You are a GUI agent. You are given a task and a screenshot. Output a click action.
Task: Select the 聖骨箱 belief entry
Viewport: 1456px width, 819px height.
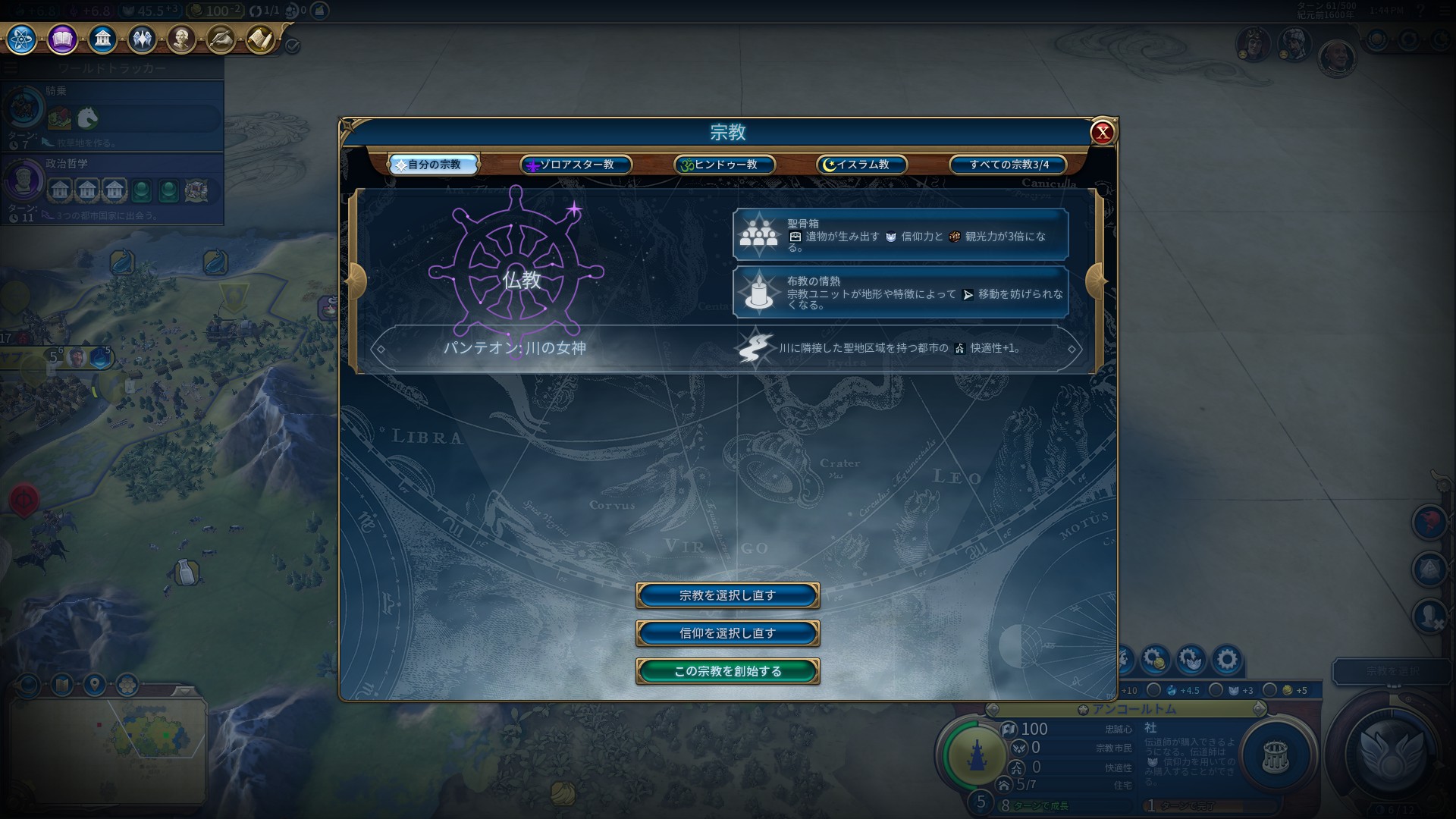(900, 235)
